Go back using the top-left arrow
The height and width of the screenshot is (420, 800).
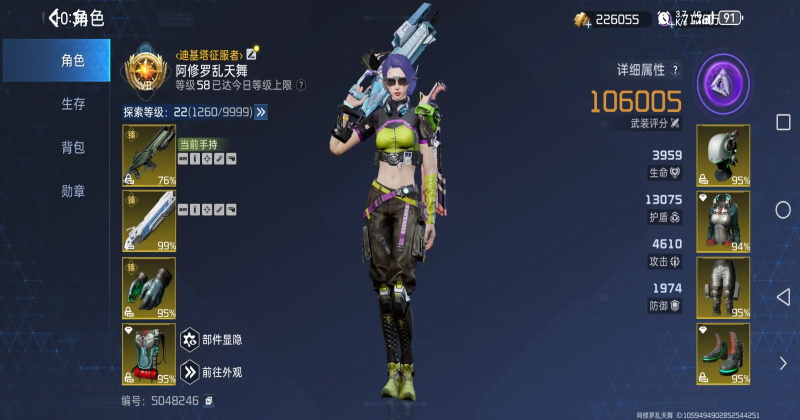pyautogui.click(x=55, y=17)
